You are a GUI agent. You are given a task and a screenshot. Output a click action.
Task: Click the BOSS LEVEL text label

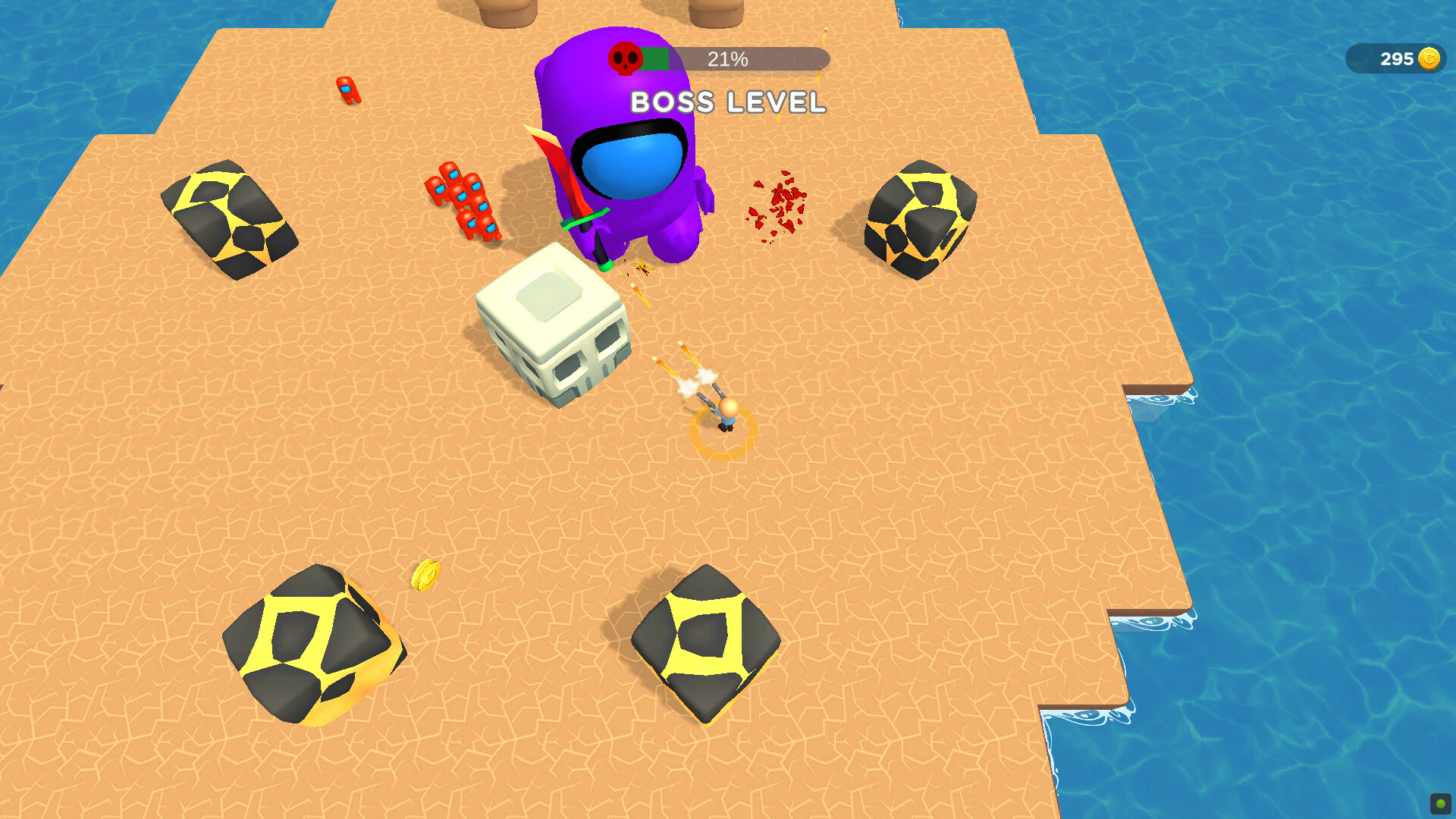[x=726, y=102]
